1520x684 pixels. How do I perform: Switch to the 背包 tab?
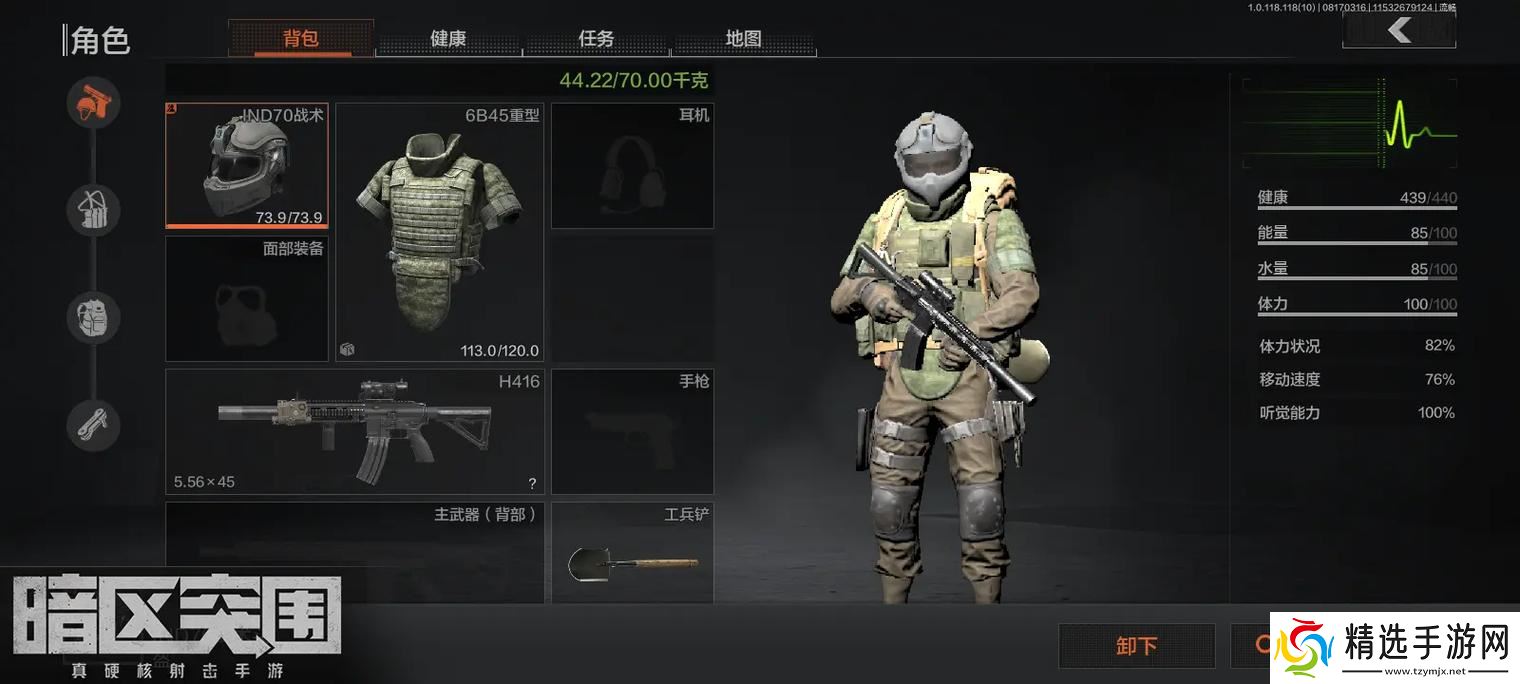tap(301, 39)
